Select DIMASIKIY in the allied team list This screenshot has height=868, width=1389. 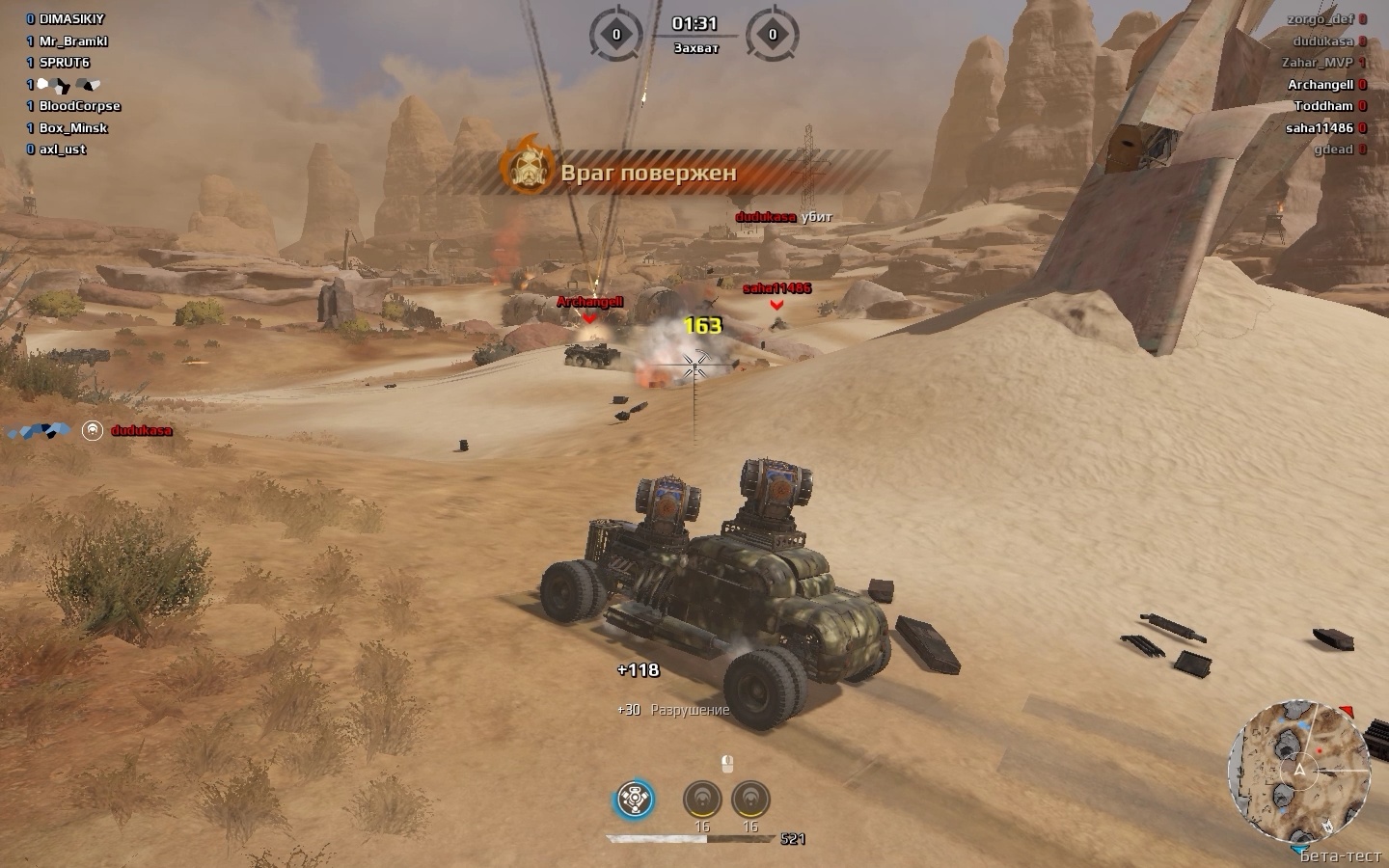(x=71, y=19)
